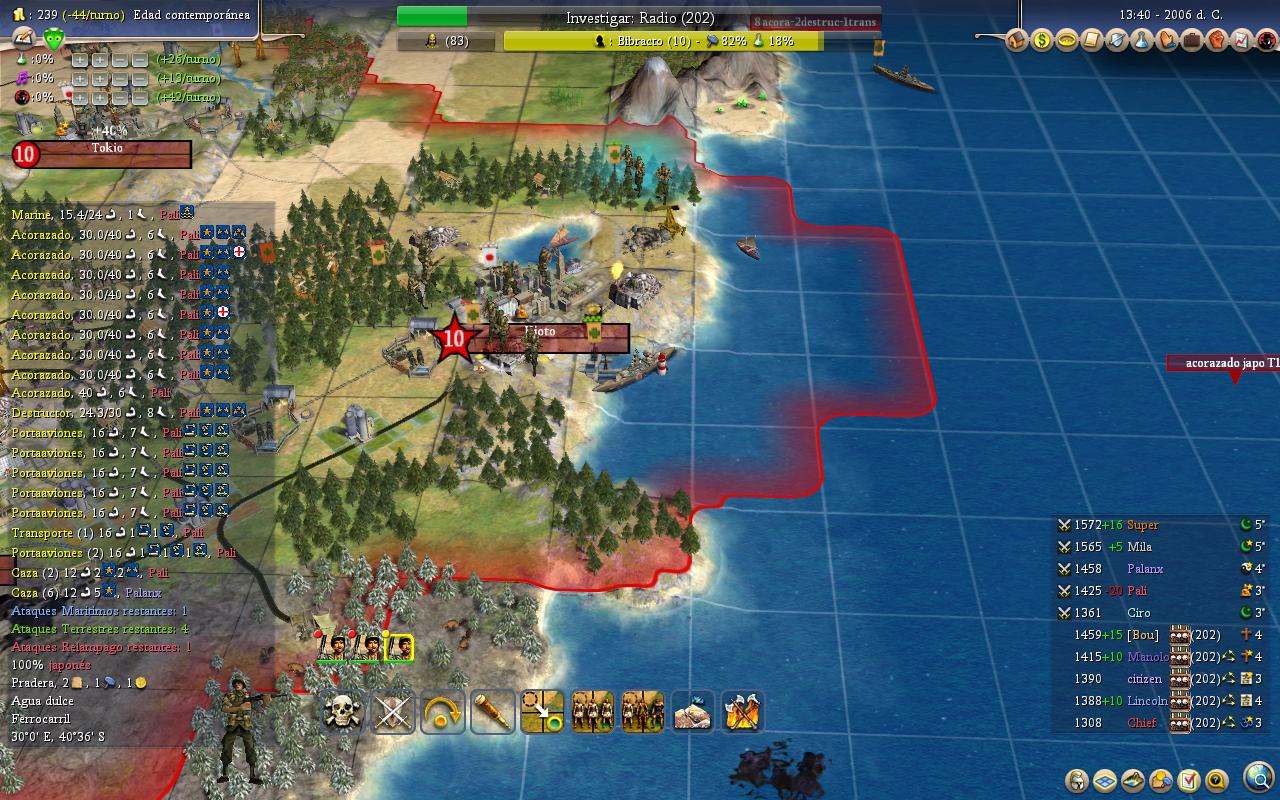Open the Tokio city name bar

point(108,153)
